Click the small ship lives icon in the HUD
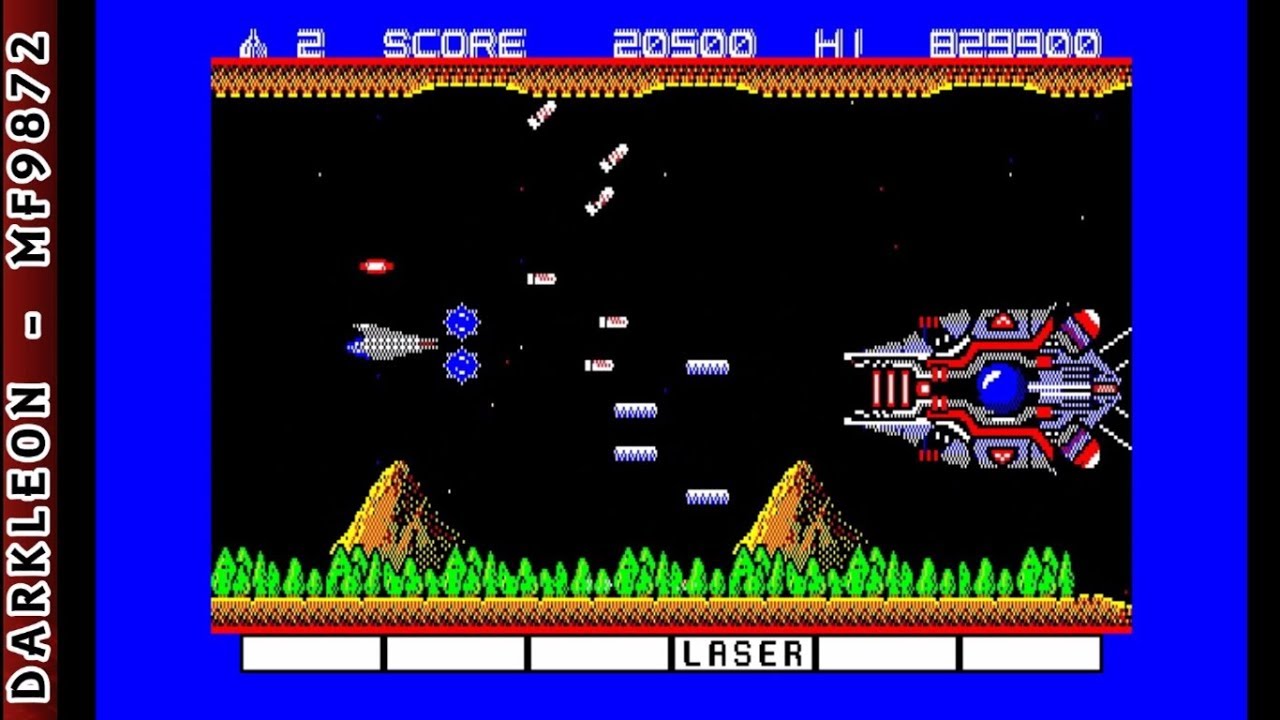 253,43
